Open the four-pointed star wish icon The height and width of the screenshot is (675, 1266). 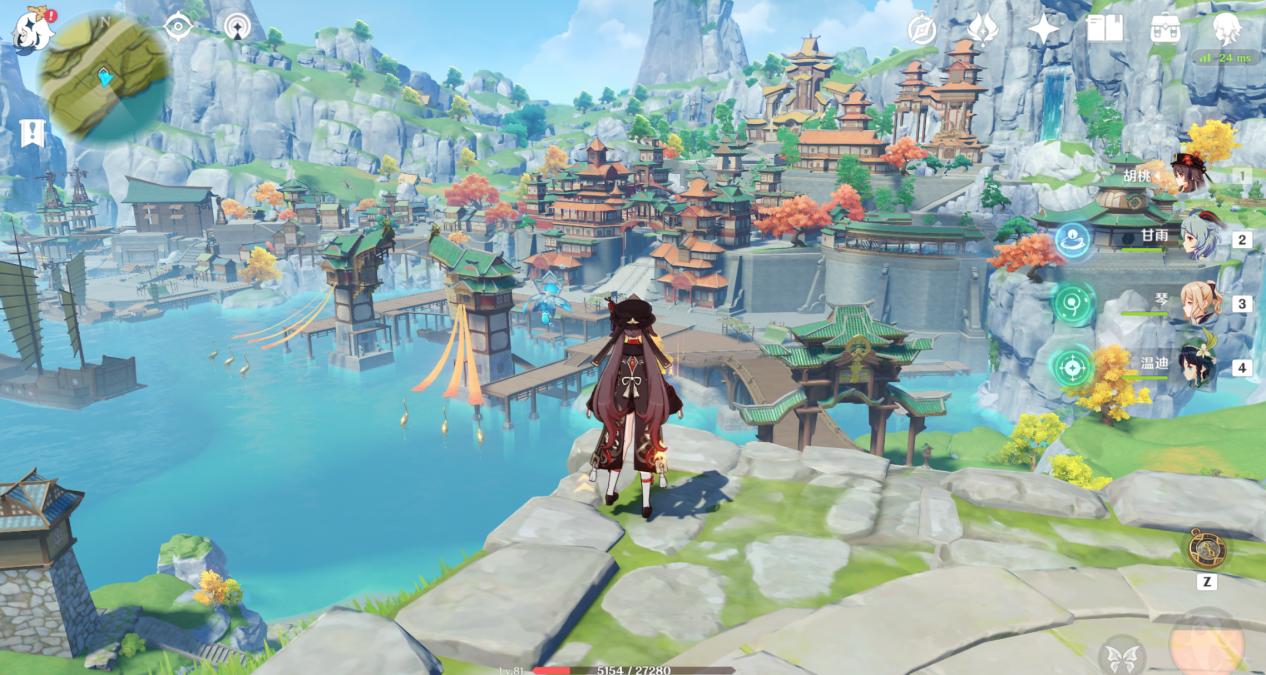point(1043,29)
